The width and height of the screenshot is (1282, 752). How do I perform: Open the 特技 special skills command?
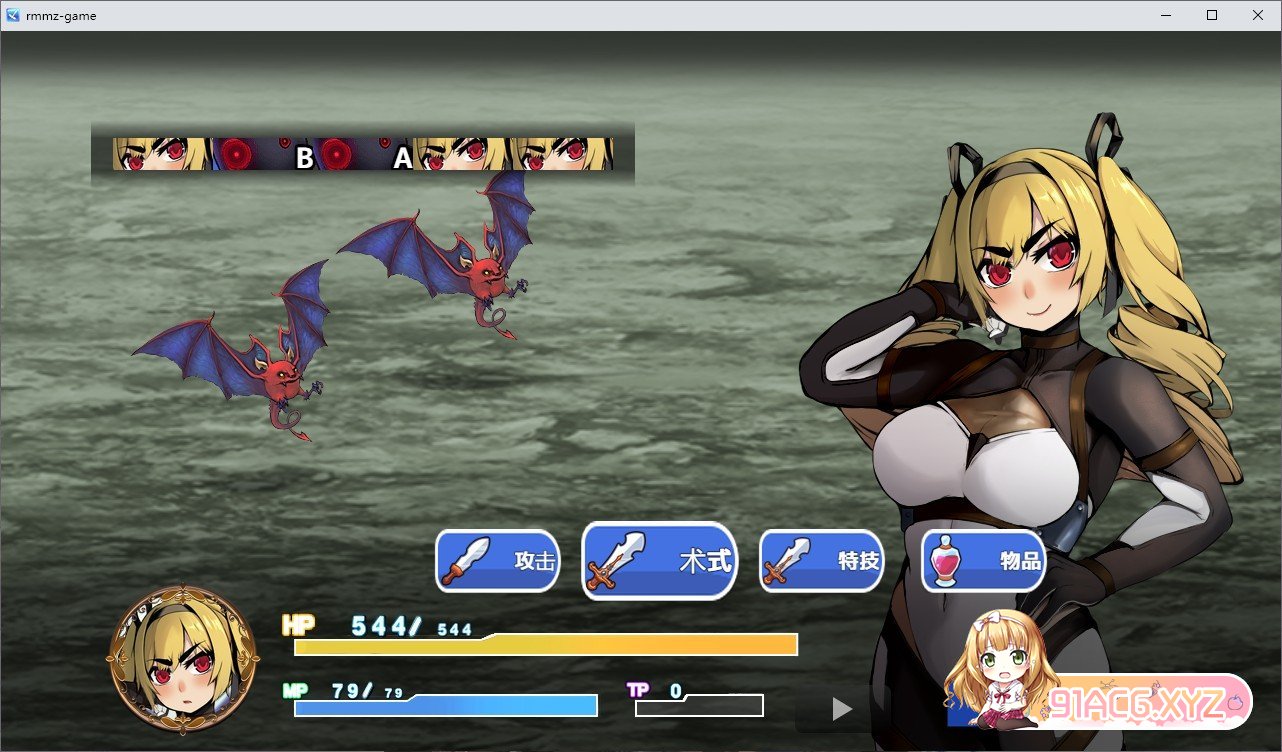[x=822, y=561]
